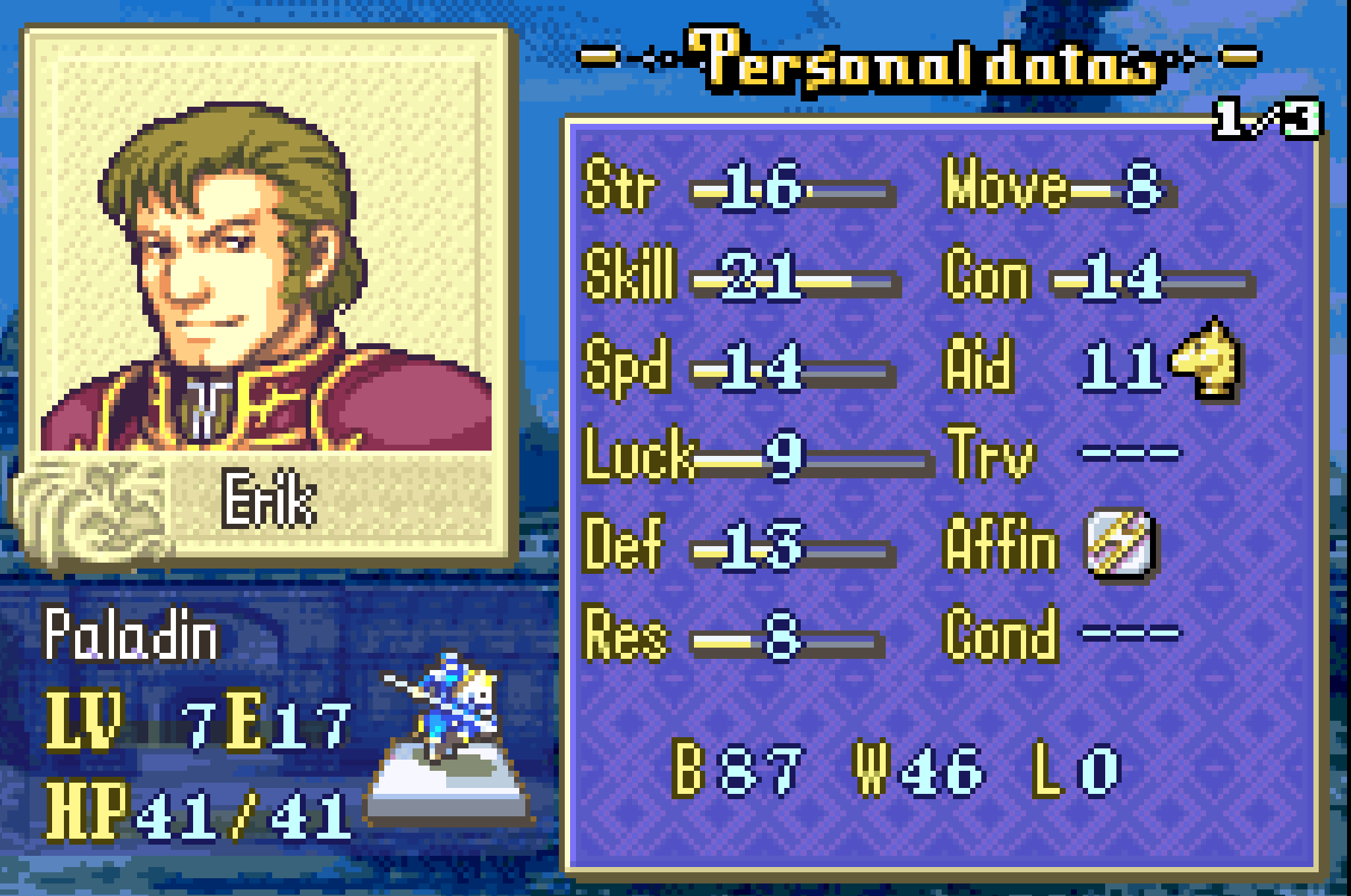The height and width of the screenshot is (896, 1351).
Task: Select the Cond status entry
Action: (1062, 634)
